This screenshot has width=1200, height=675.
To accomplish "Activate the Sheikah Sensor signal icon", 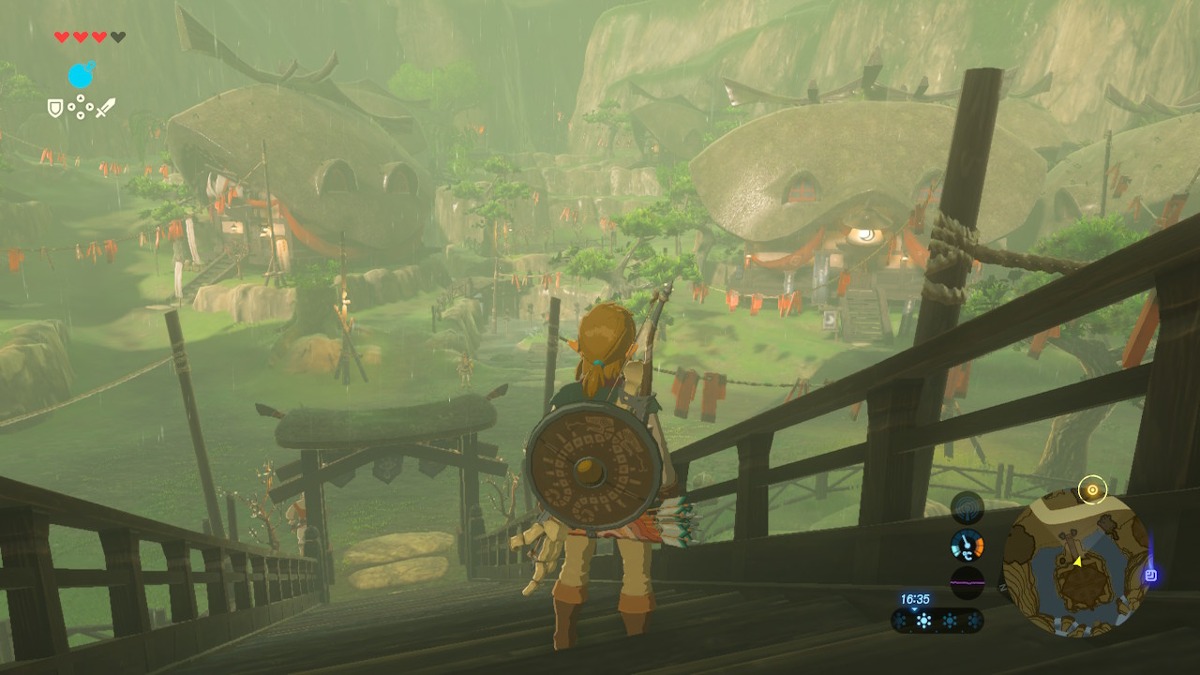I will tap(967, 507).
